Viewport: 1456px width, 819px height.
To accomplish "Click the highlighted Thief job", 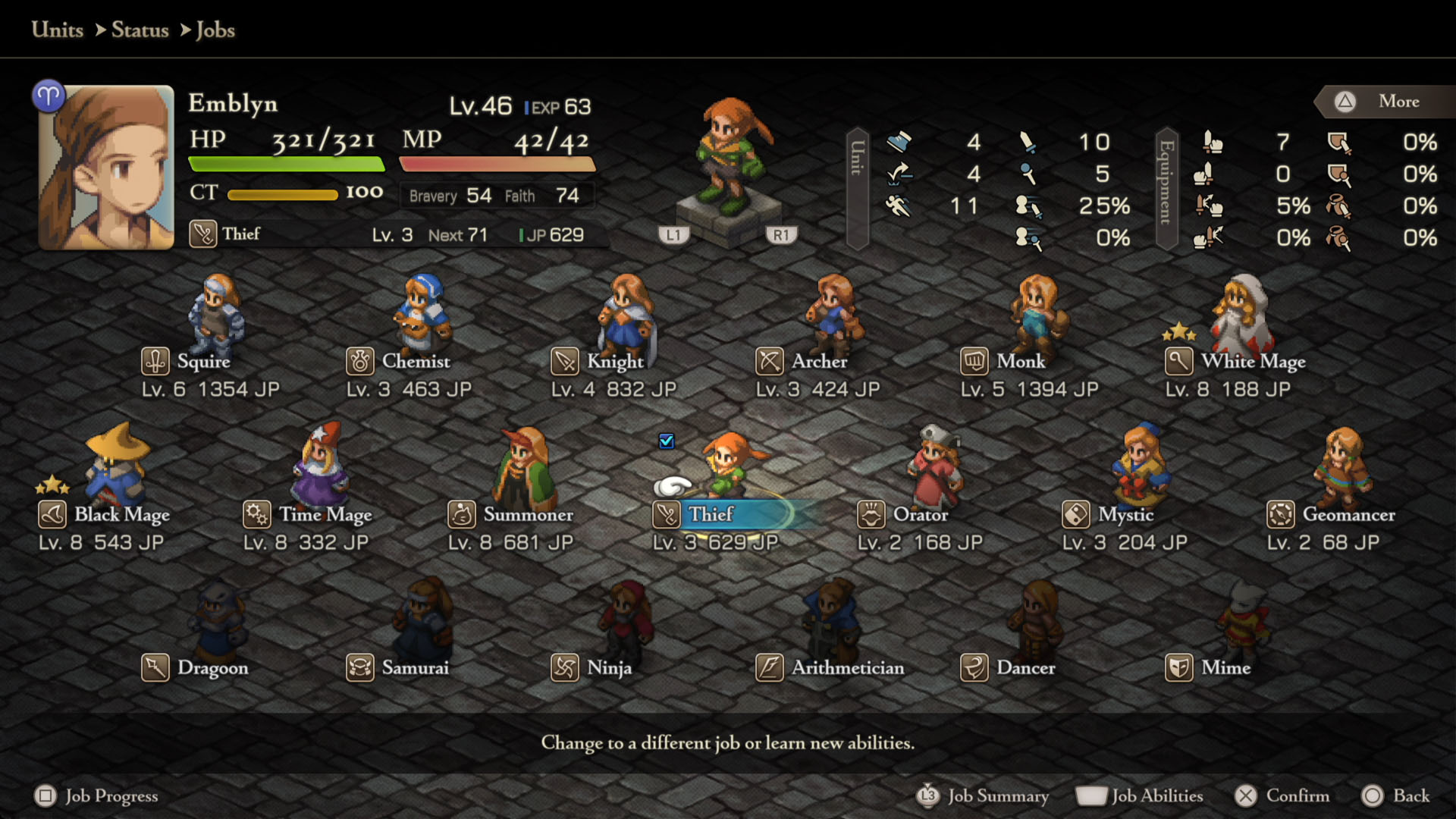I will pyautogui.click(x=711, y=515).
